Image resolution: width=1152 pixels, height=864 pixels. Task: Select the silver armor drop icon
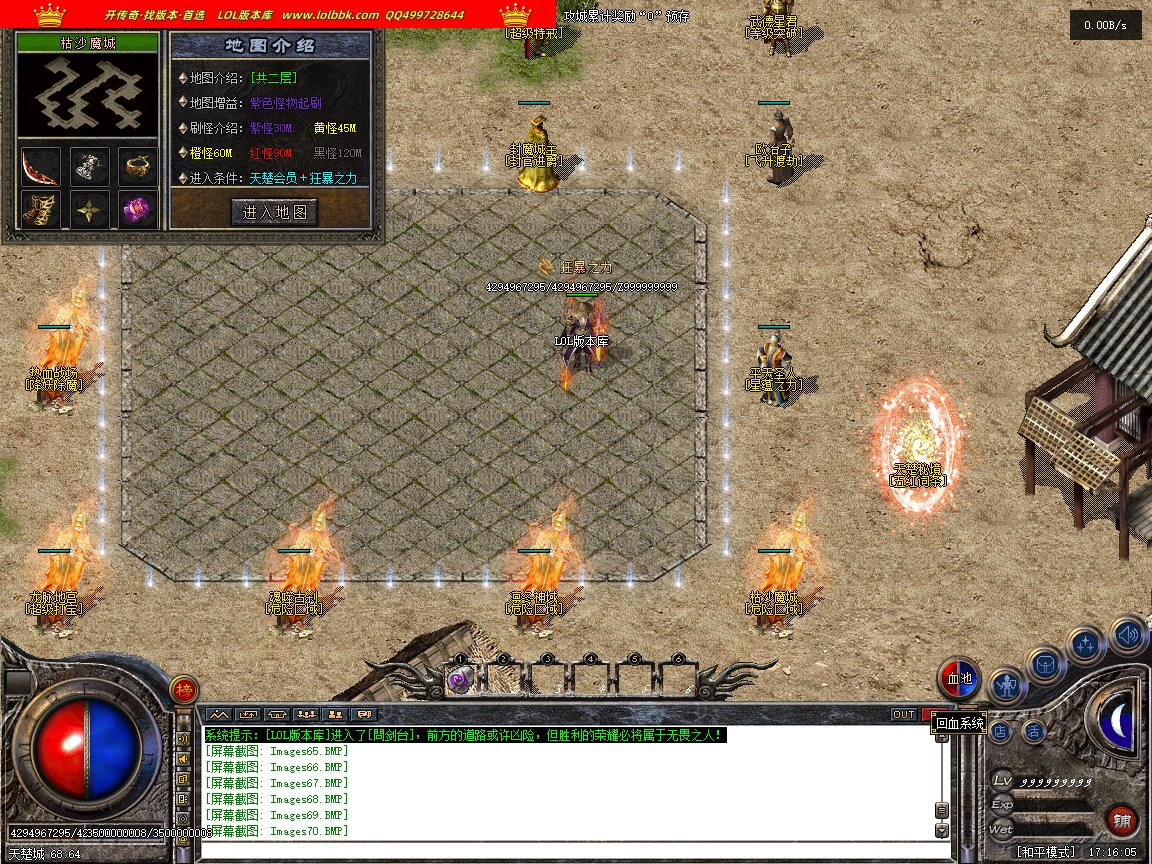pos(90,166)
